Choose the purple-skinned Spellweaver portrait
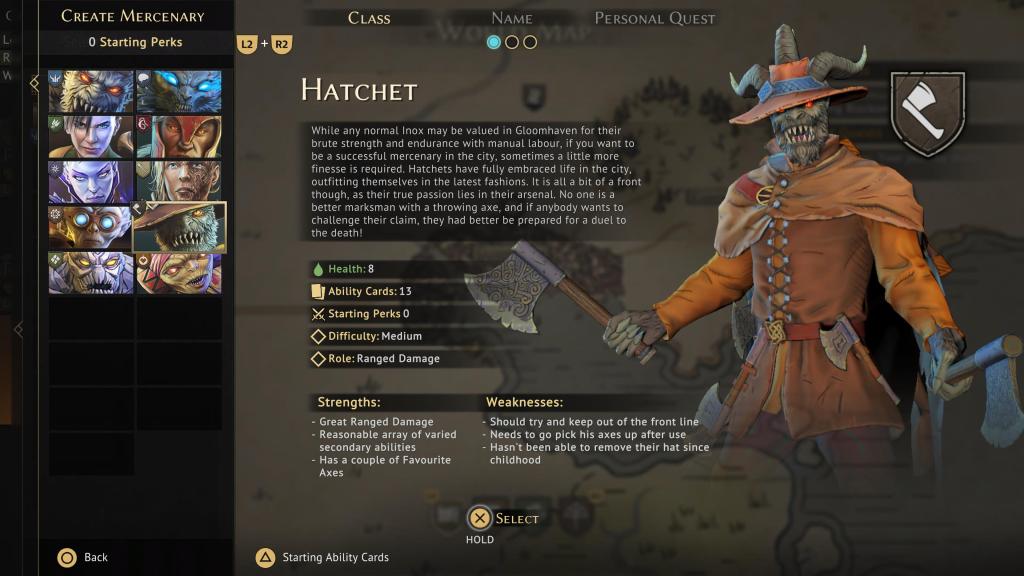 (x=91, y=182)
